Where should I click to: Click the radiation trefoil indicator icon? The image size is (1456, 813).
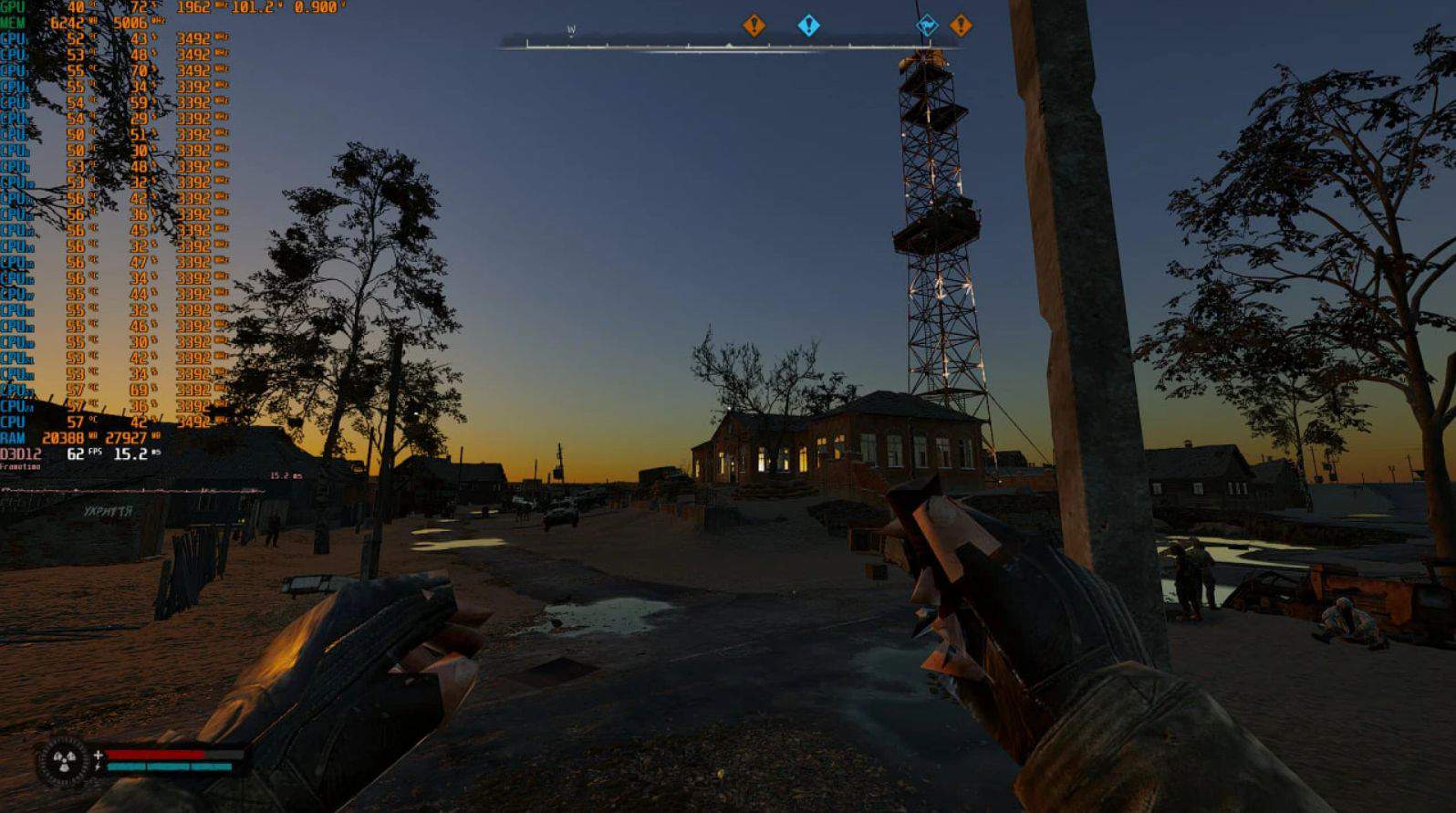pos(63,761)
